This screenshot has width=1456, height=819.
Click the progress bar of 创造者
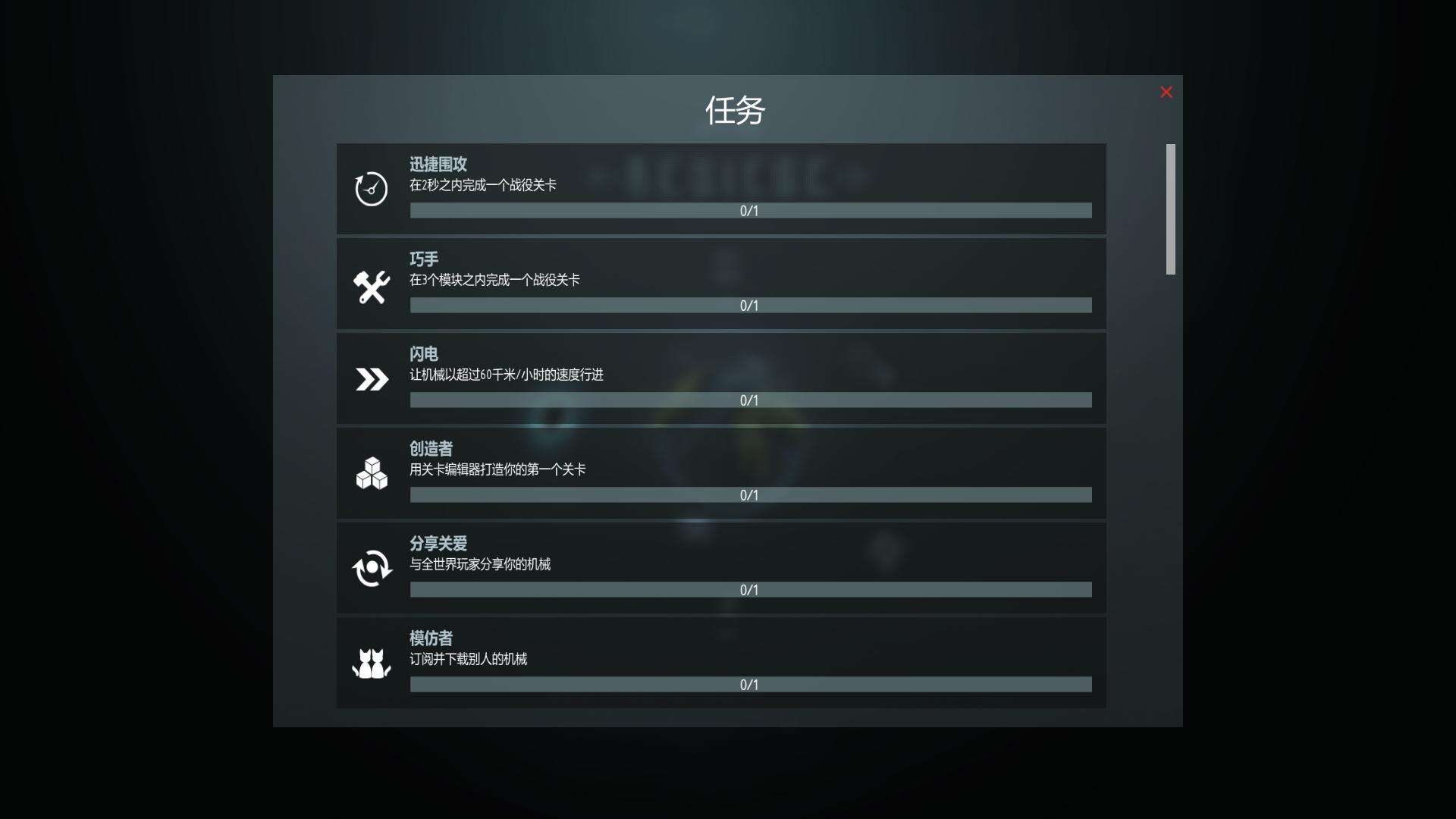point(750,495)
